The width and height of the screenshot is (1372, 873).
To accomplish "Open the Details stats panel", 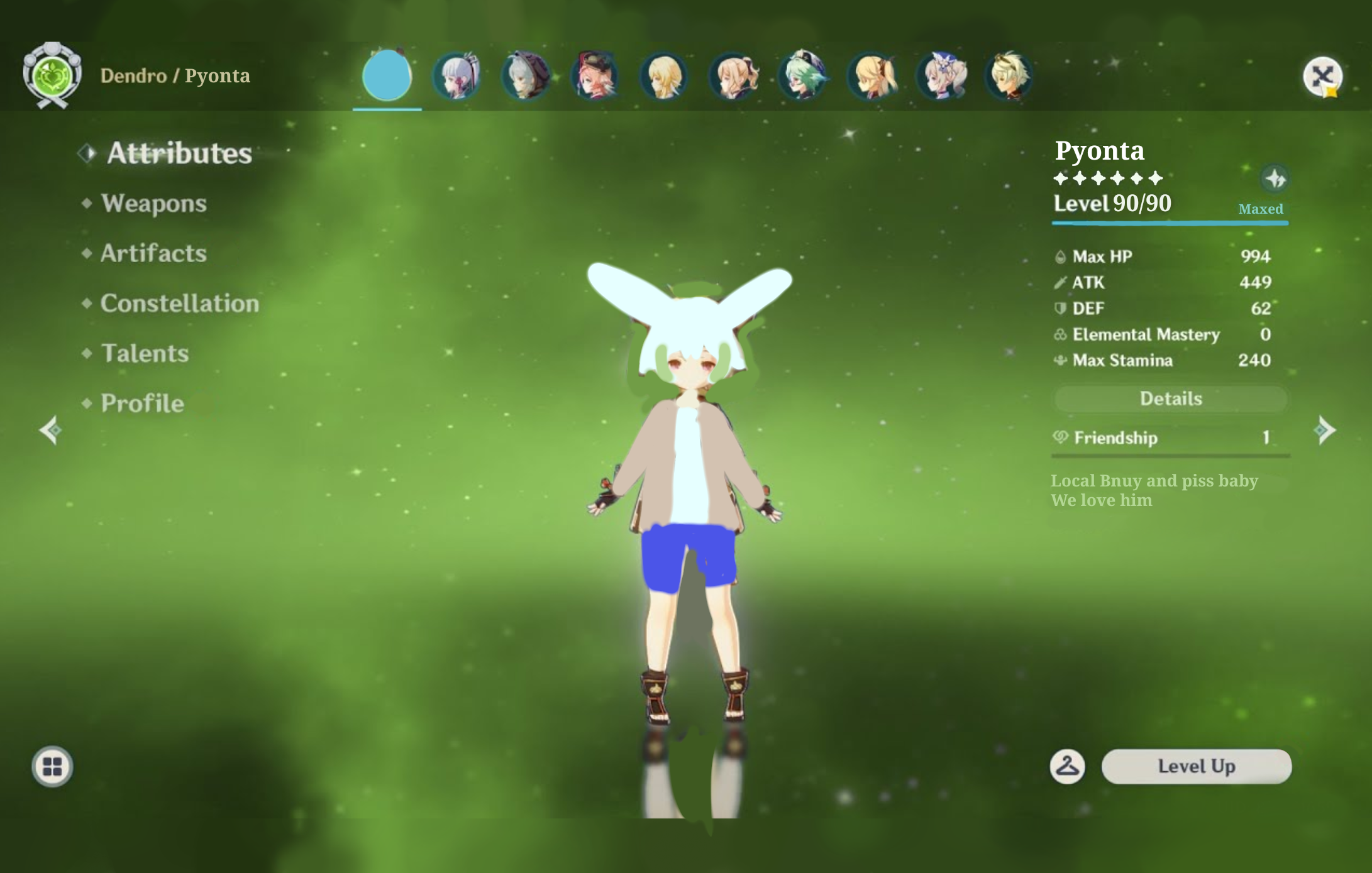I will (x=1170, y=398).
